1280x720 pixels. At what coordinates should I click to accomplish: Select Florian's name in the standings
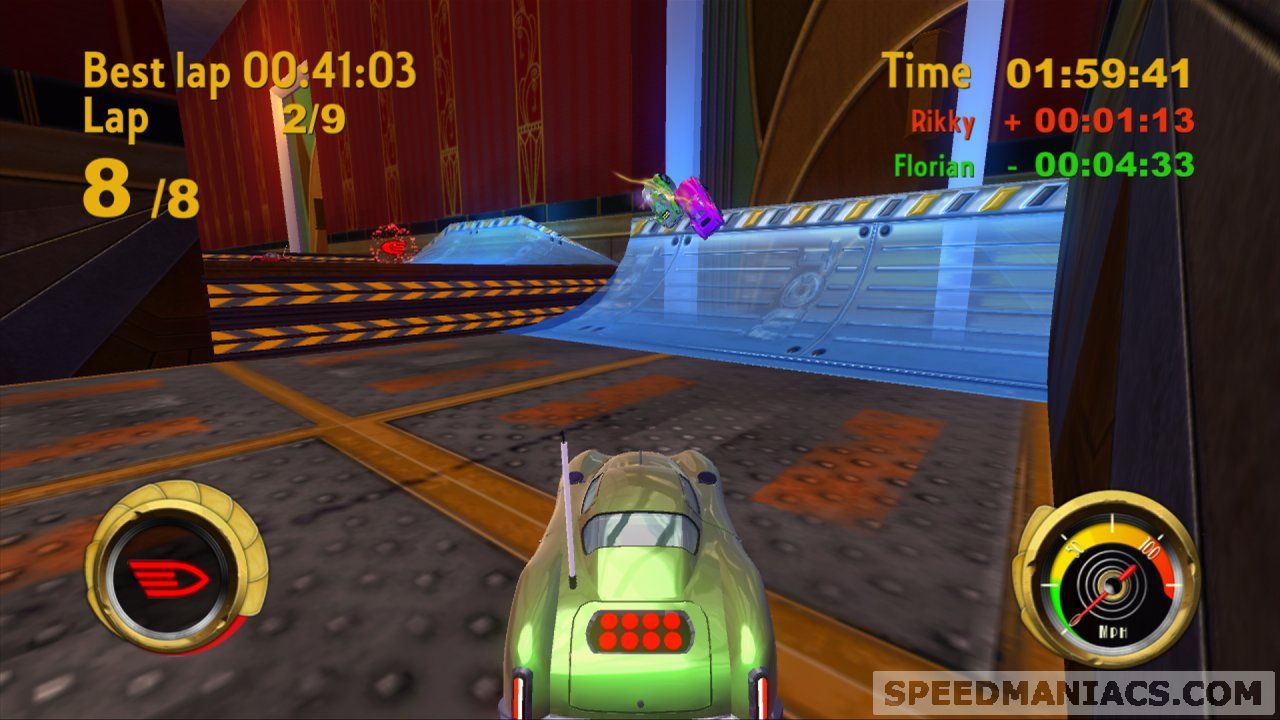point(933,165)
